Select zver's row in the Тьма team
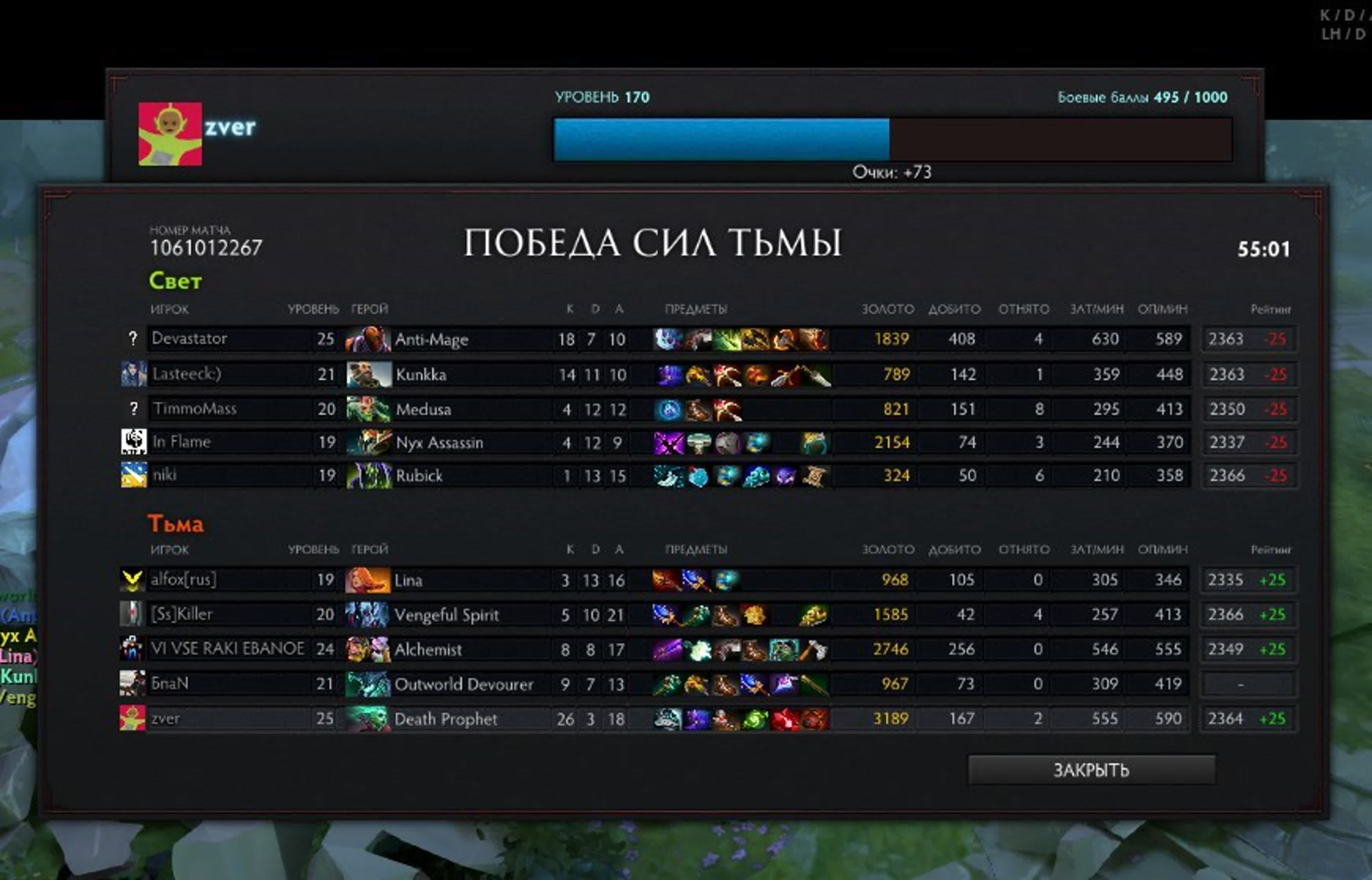The width and height of the screenshot is (1372, 880). coord(166,718)
